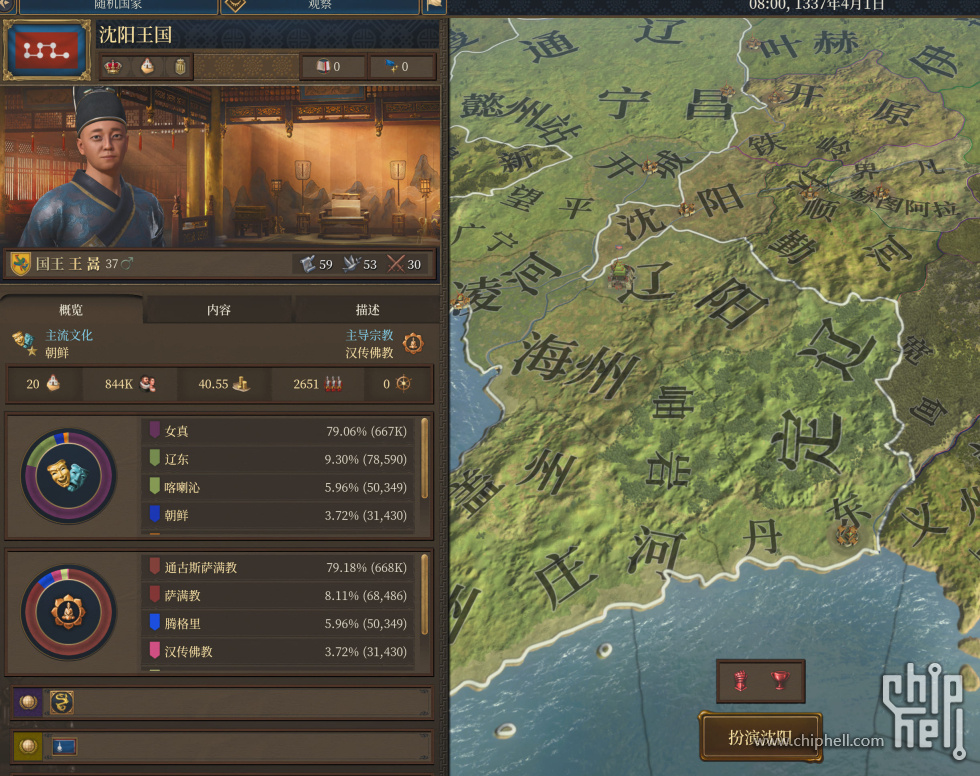The height and width of the screenshot is (776, 980).
Task: Select the 通古斯萨满教 religion row
Action: 284,567
